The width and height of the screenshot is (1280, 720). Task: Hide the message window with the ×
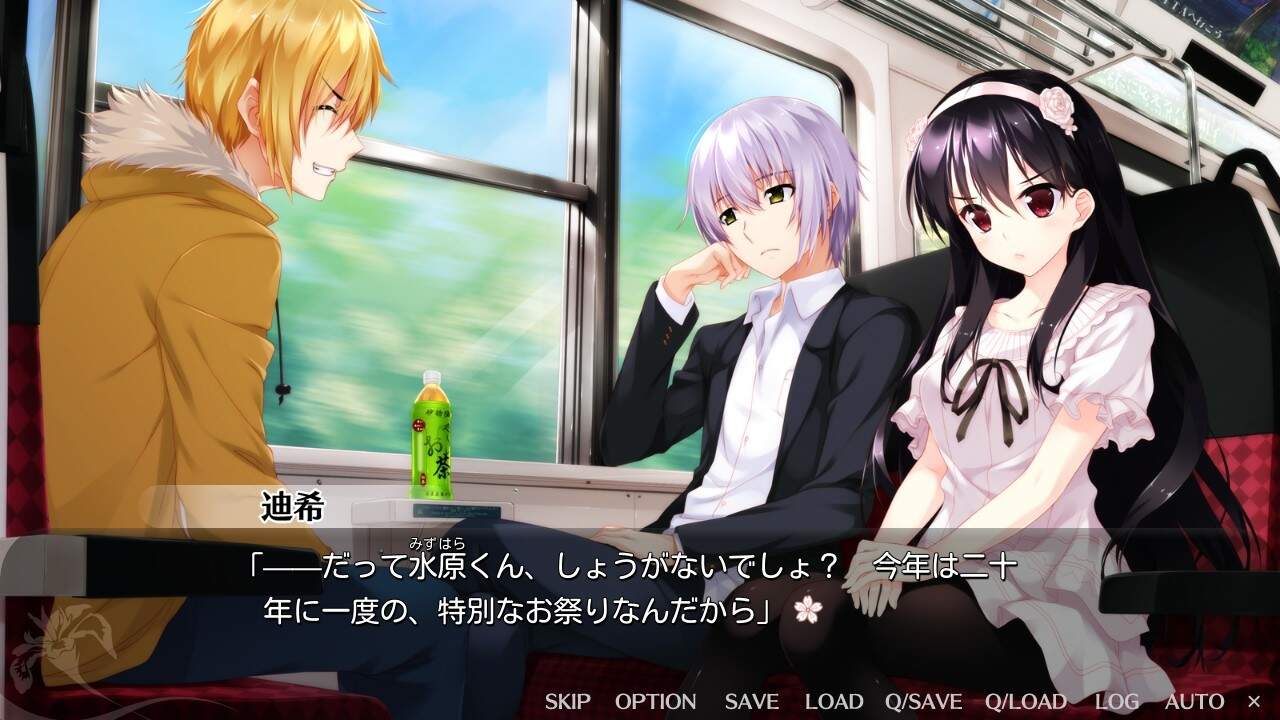point(1254,701)
